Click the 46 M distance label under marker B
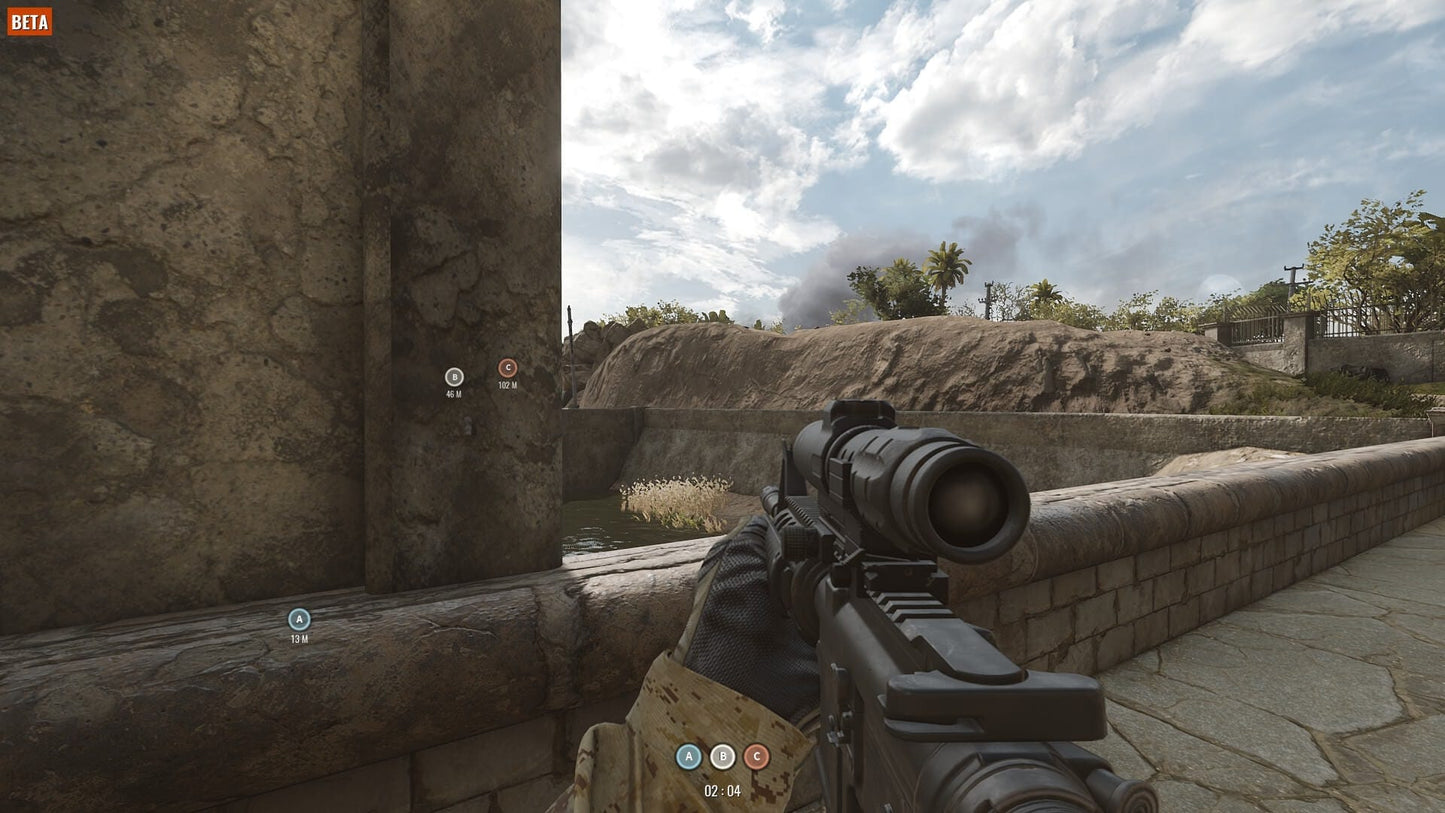 (454, 392)
